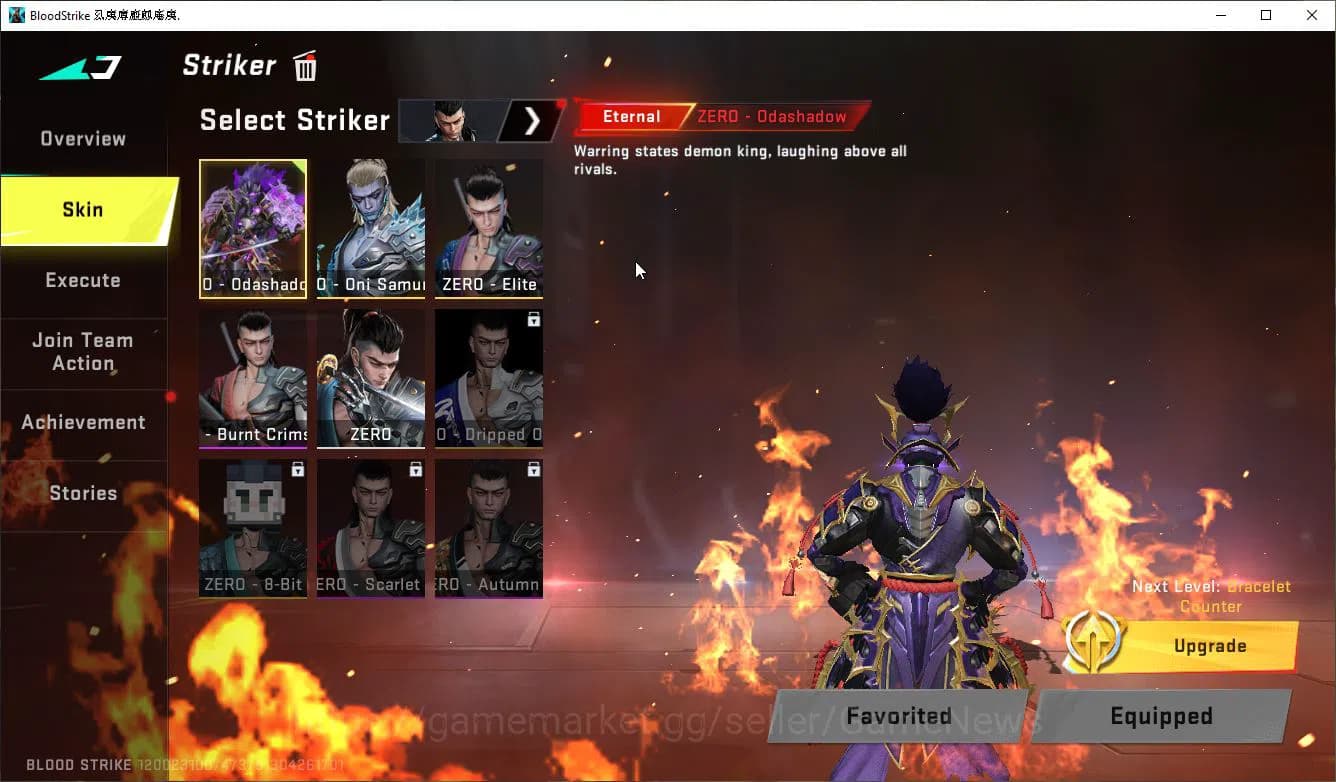Click the lock icon on ERO - Autumn skin
Screen dimensions: 1336x782
(533, 470)
